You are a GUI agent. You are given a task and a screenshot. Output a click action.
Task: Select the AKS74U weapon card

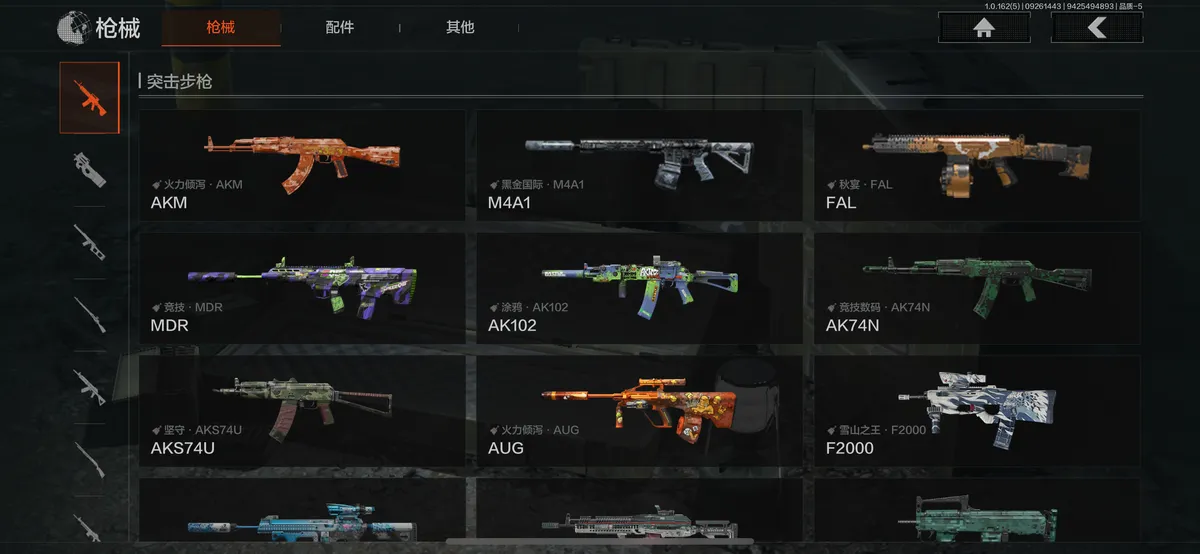click(302, 410)
